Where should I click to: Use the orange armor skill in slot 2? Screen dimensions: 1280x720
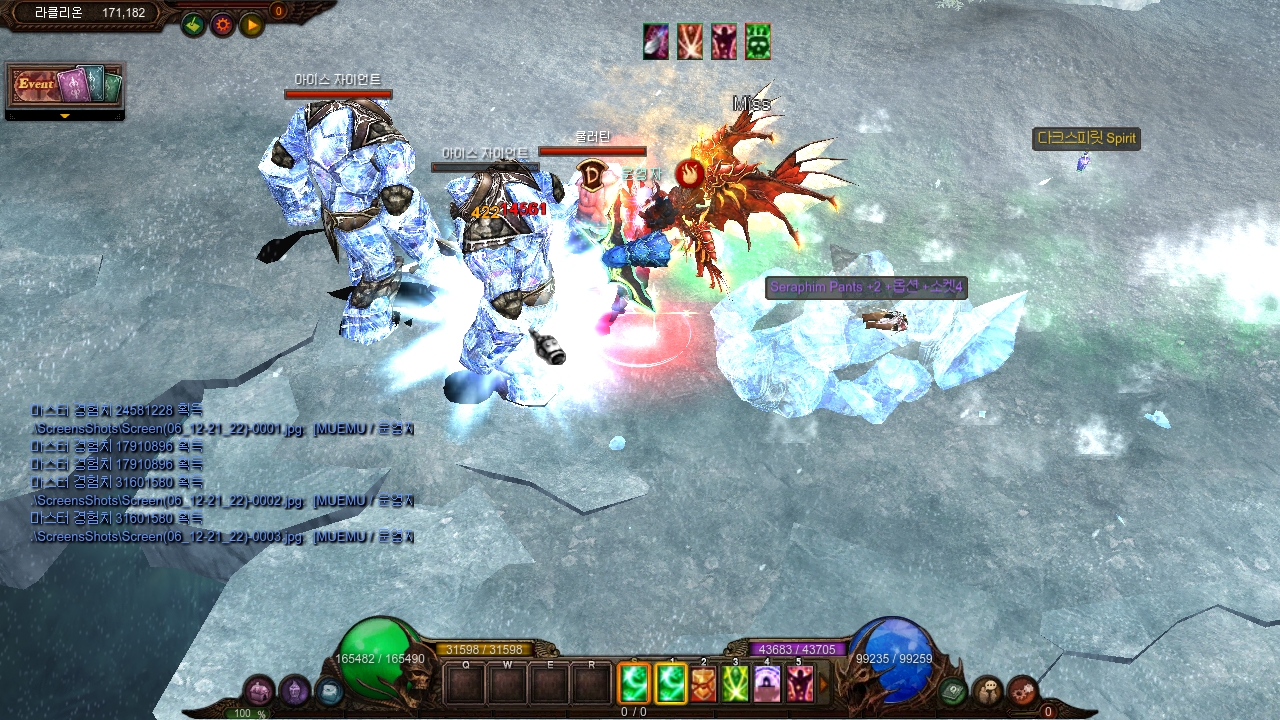point(703,684)
